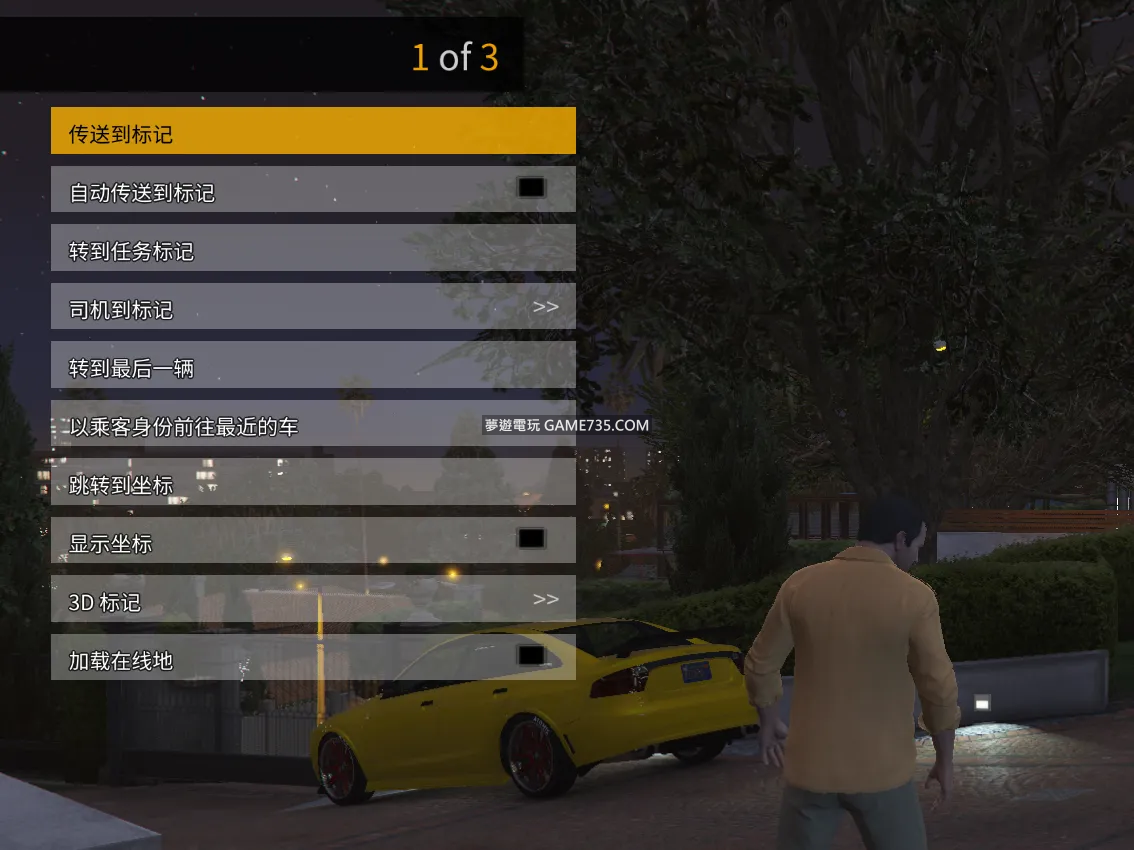Toggle the 自动传送到标记 checkbox
The height and width of the screenshot is (850, 1134).
coord(531,188)
